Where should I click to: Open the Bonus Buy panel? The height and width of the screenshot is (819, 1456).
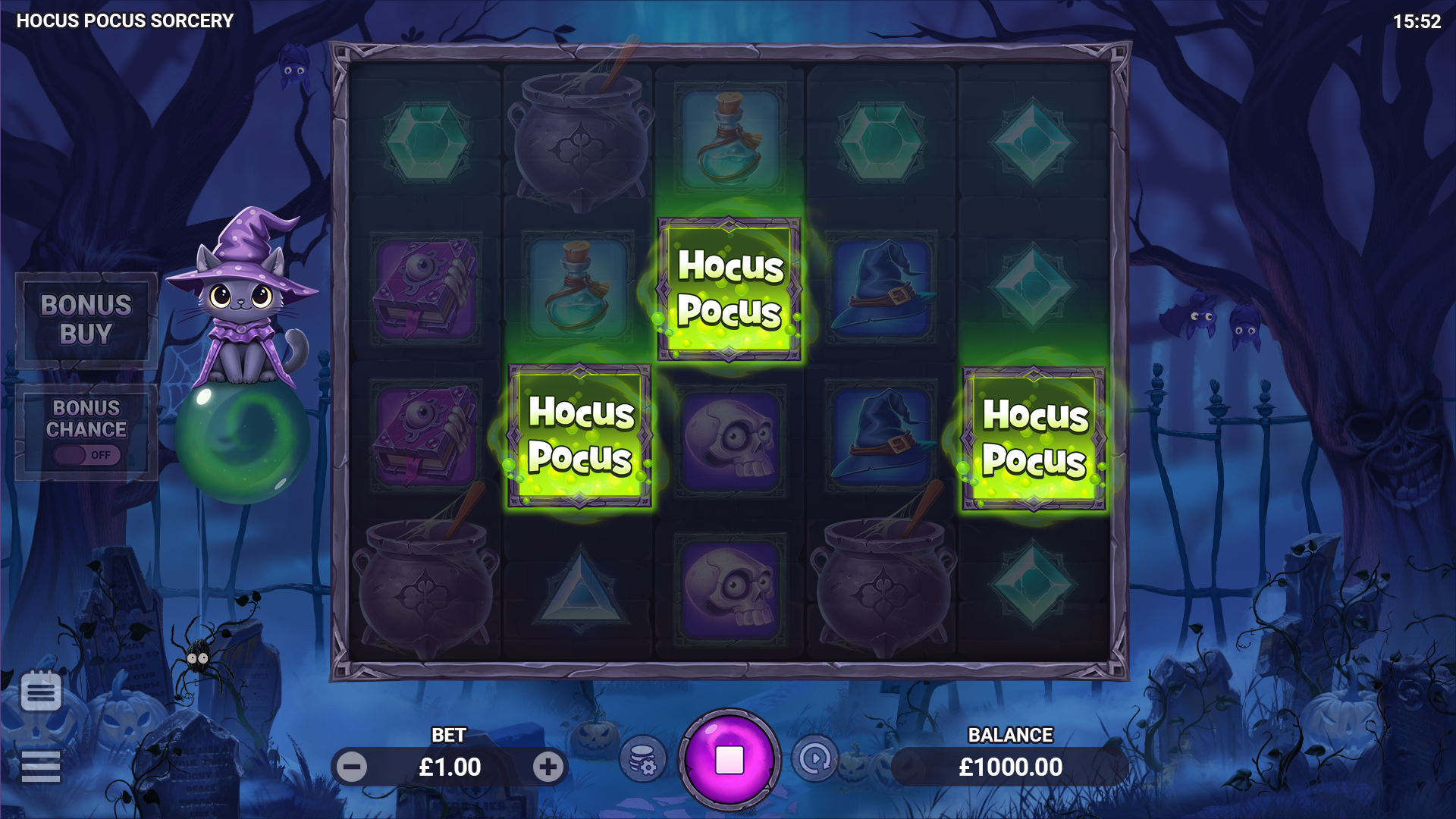(x=86, y=320)
